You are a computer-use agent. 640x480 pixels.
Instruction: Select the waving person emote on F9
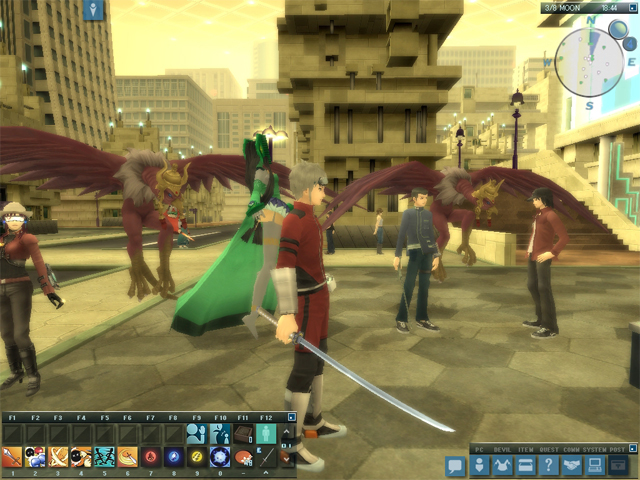click(197, 433)
